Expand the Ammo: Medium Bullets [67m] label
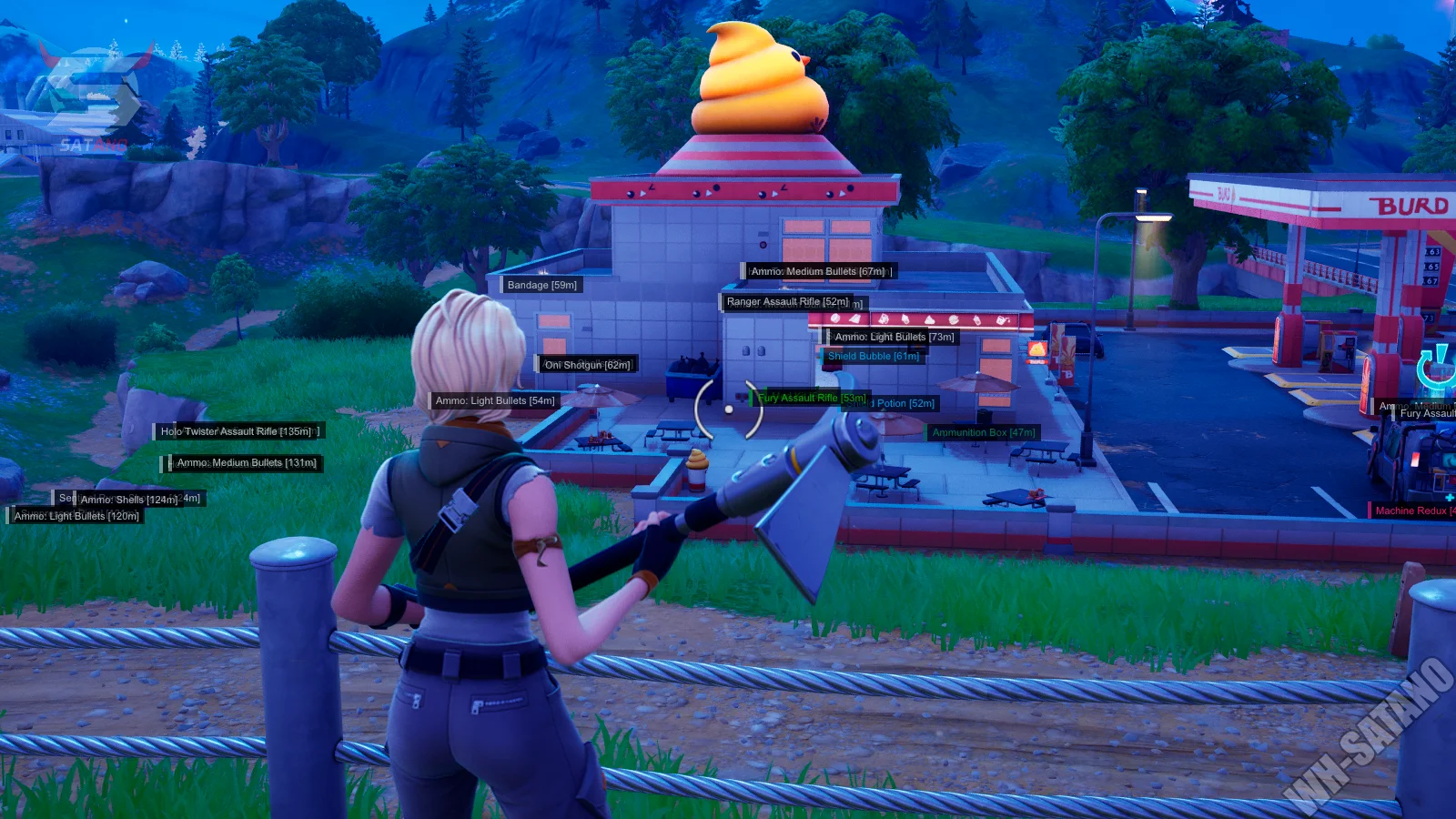This screenshot has height=819, width=1456. [x=818, y=271]
